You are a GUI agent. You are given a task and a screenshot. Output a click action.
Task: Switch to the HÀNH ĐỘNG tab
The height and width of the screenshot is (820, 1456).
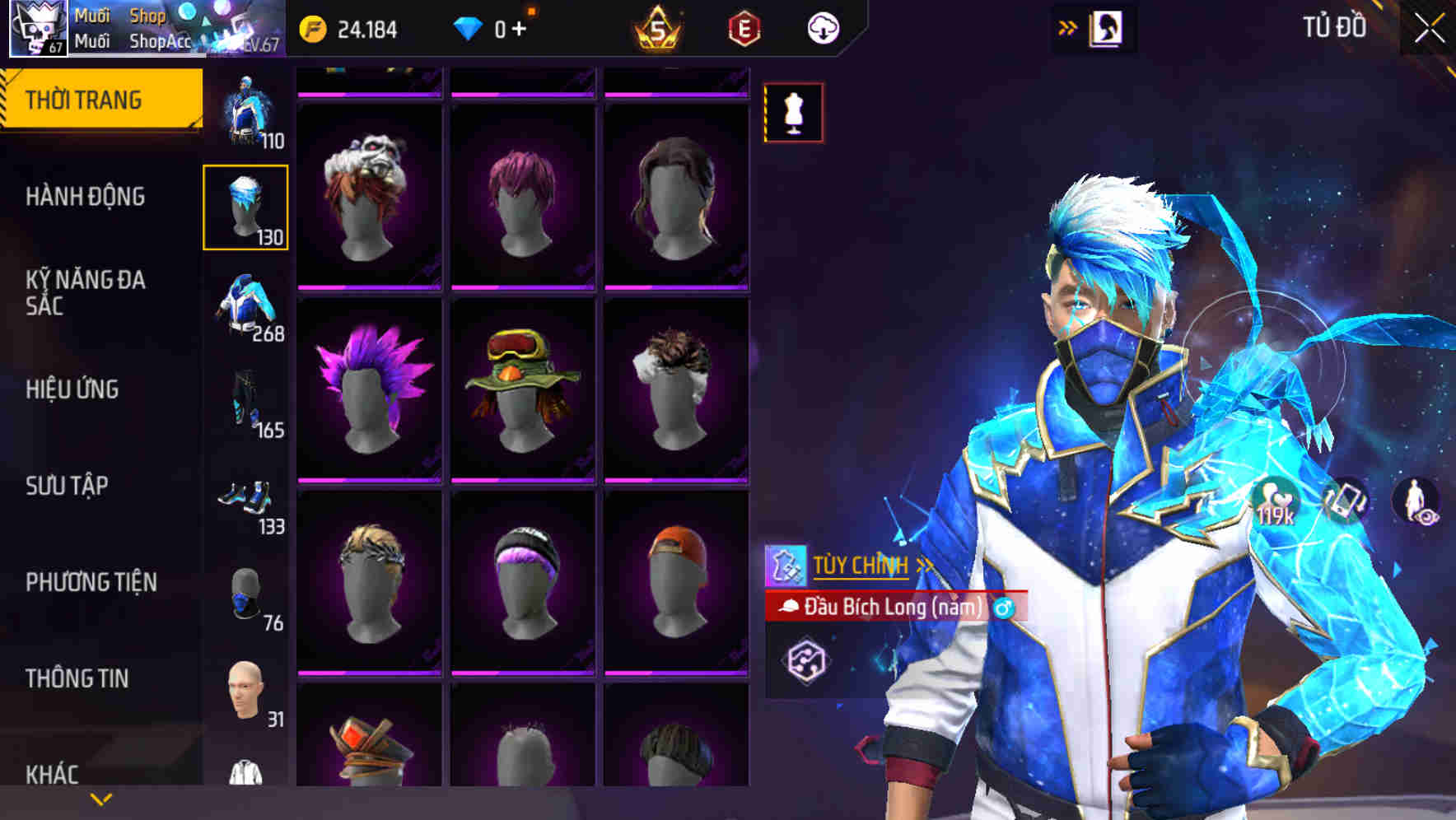(x=85, y=197)
